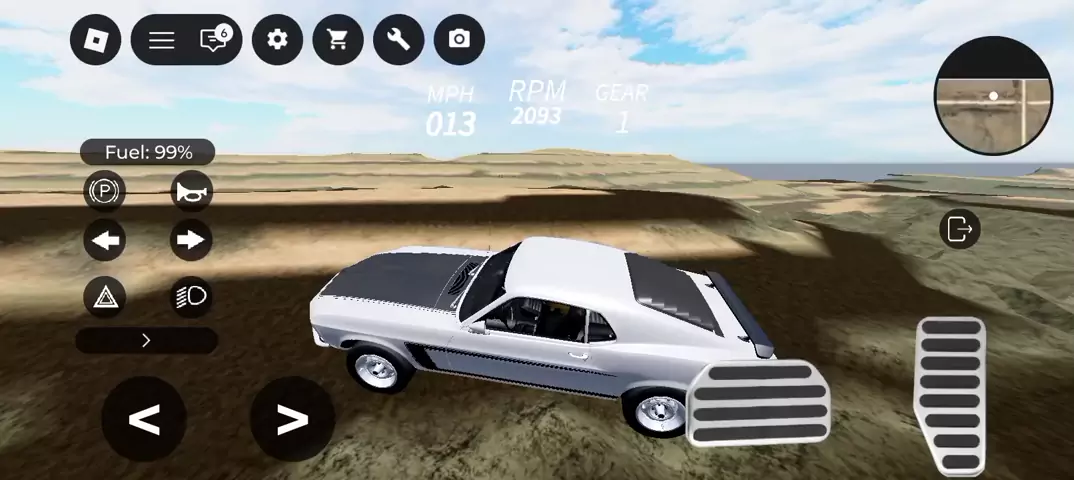Open the hamburger list menu
Viewport: 1074px width, 480px height.
click(x=162, y=40)
